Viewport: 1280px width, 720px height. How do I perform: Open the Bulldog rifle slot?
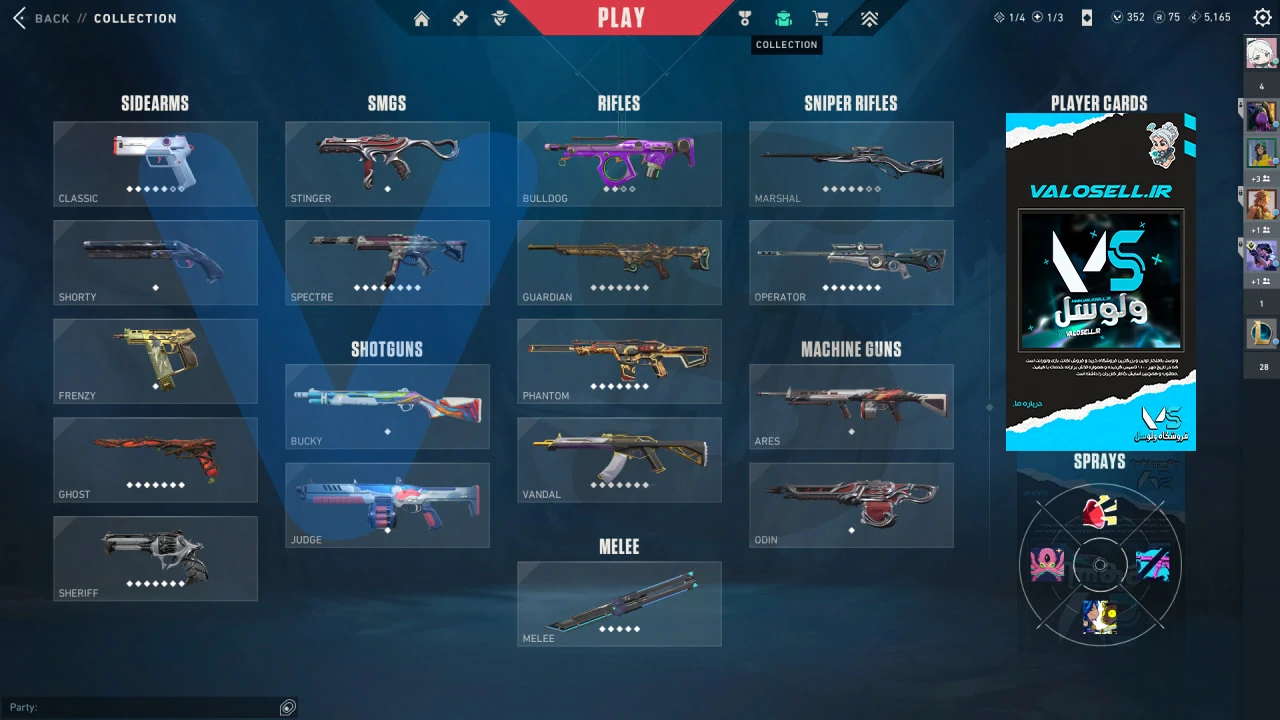pos(619,164)
